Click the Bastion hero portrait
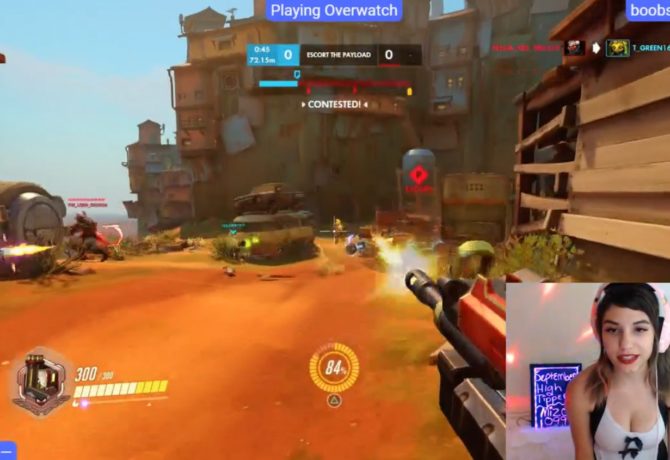This screenshot has height=460, width=670. tap(42, 381)
